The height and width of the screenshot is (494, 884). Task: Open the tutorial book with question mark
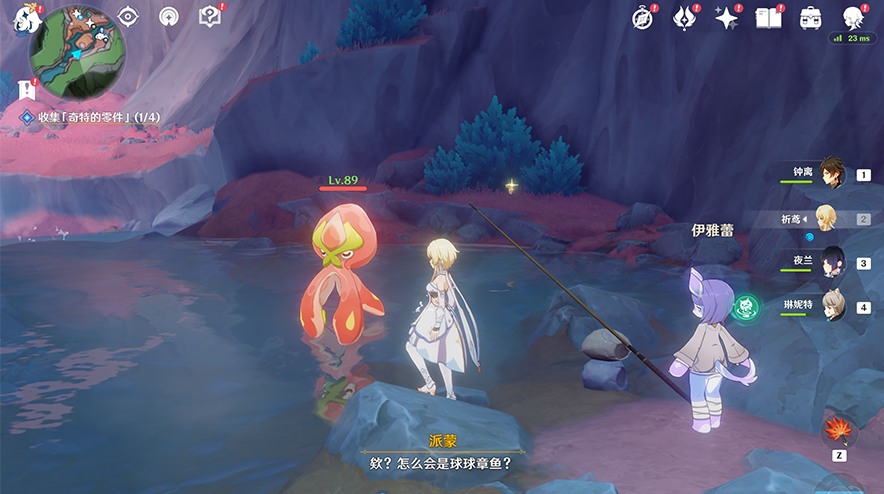209,16
